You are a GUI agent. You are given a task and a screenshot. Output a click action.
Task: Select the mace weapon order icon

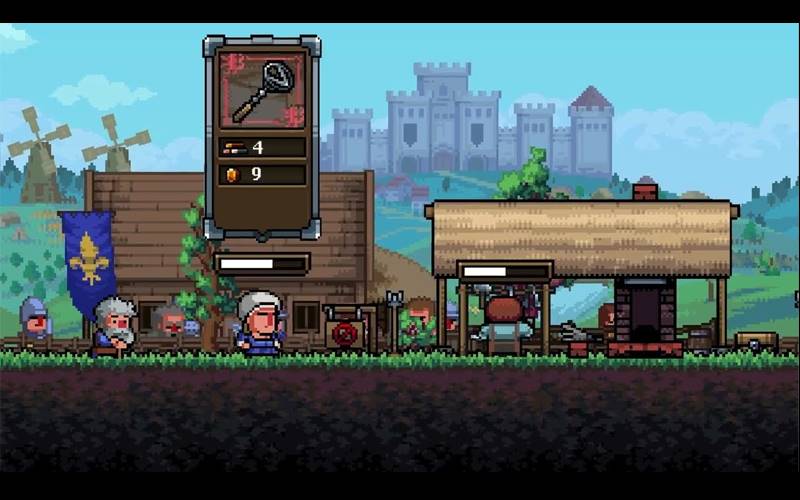coord(262,91)
